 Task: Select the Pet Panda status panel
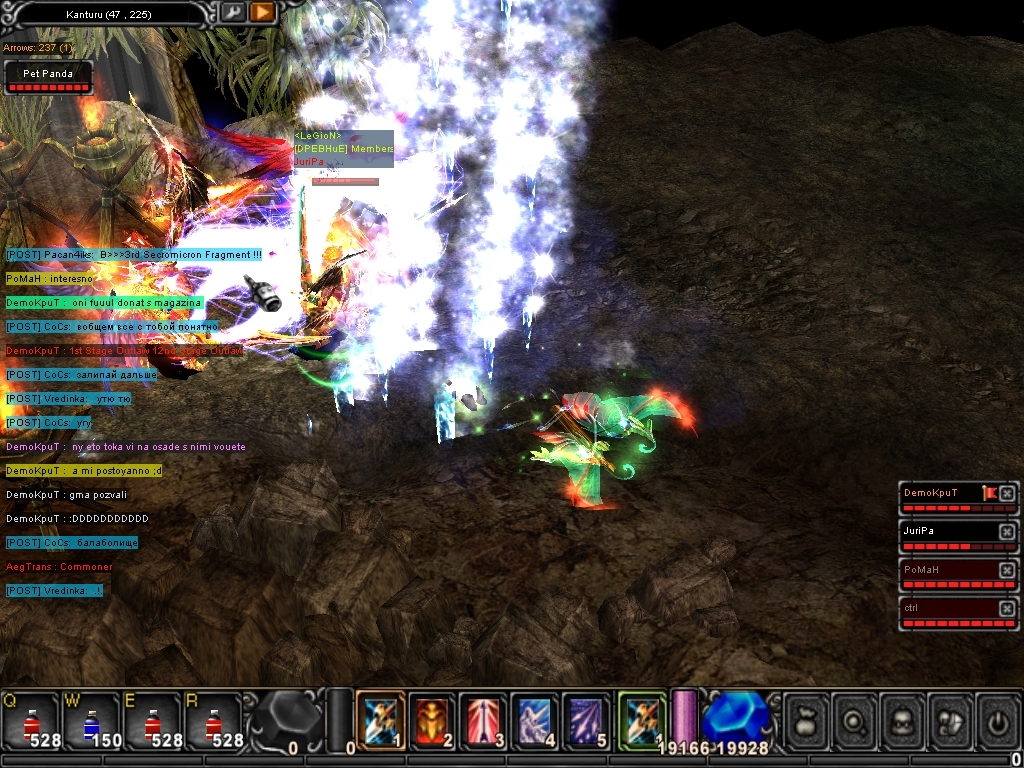pos(48,78)
